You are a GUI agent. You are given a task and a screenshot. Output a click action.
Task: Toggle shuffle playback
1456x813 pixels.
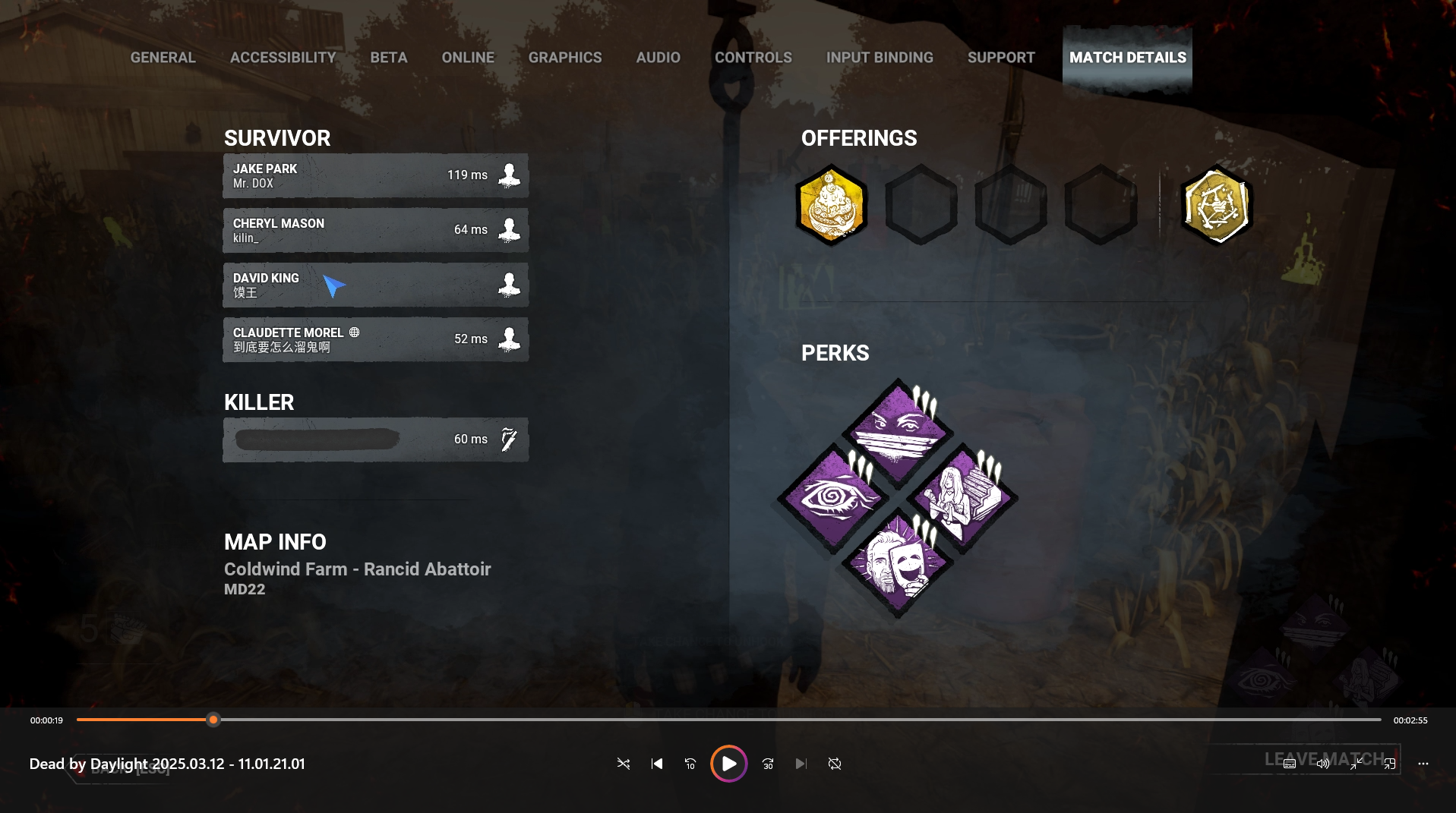[x=623, y=764]
